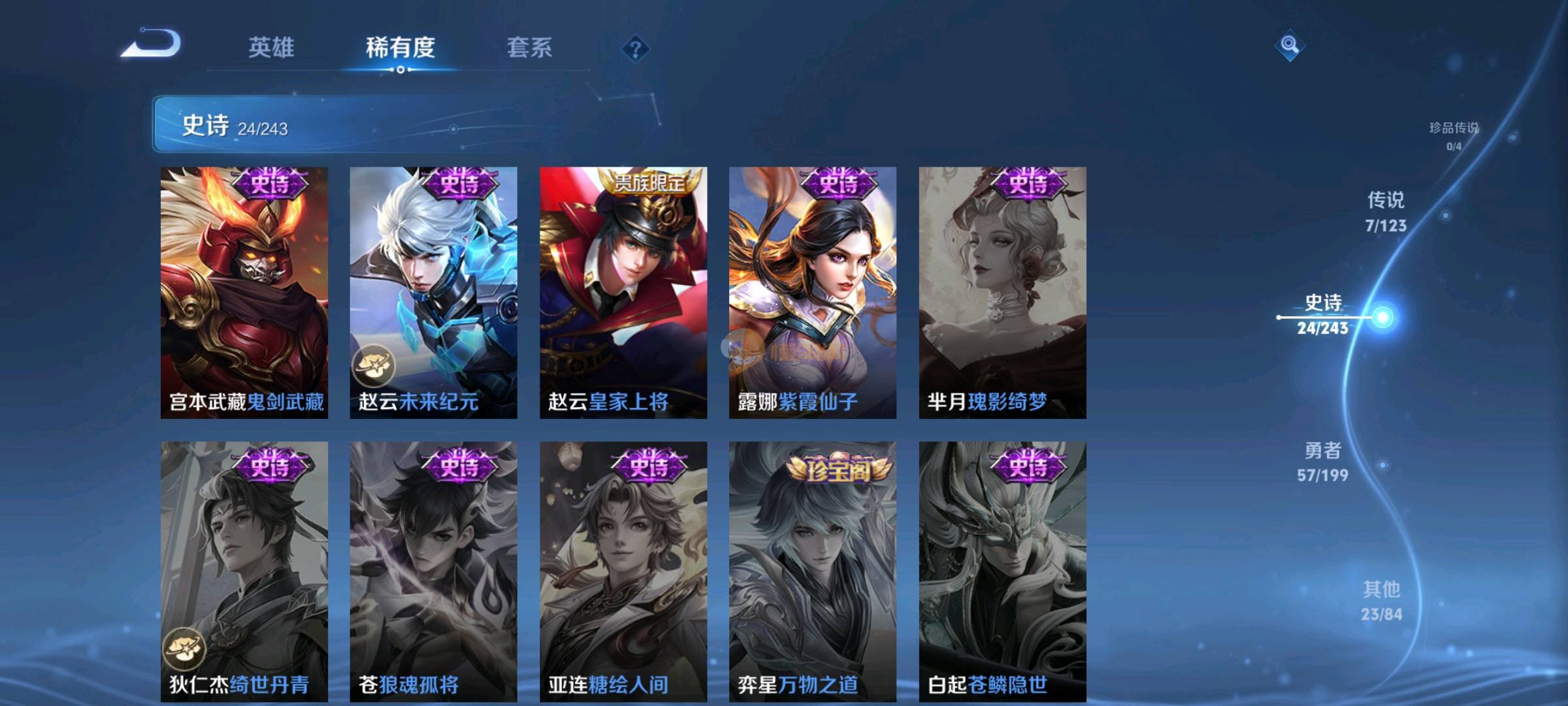Jump to the 珍品传说 rarity section
Image resolution: width=1568 pixels, height=706 pixels.
pyautogui.click(x=1454, y=135)
